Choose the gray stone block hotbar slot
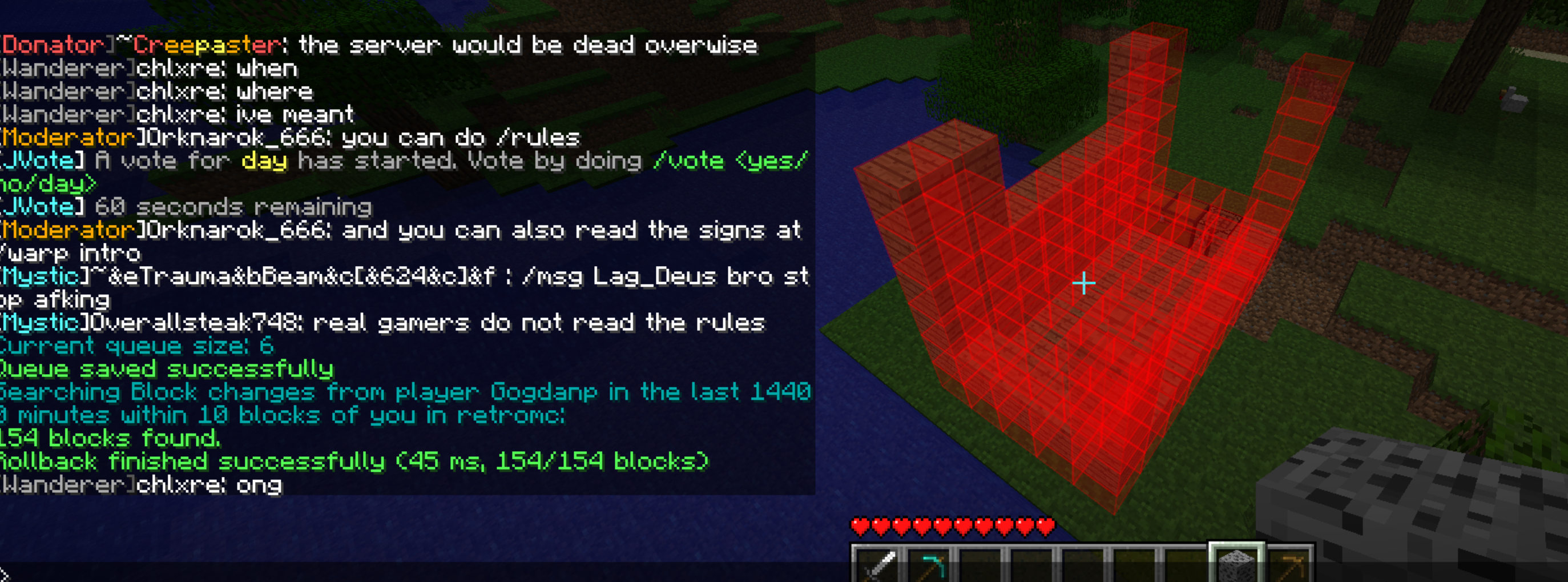1568x582 pixels. (x=1236, y=565)
